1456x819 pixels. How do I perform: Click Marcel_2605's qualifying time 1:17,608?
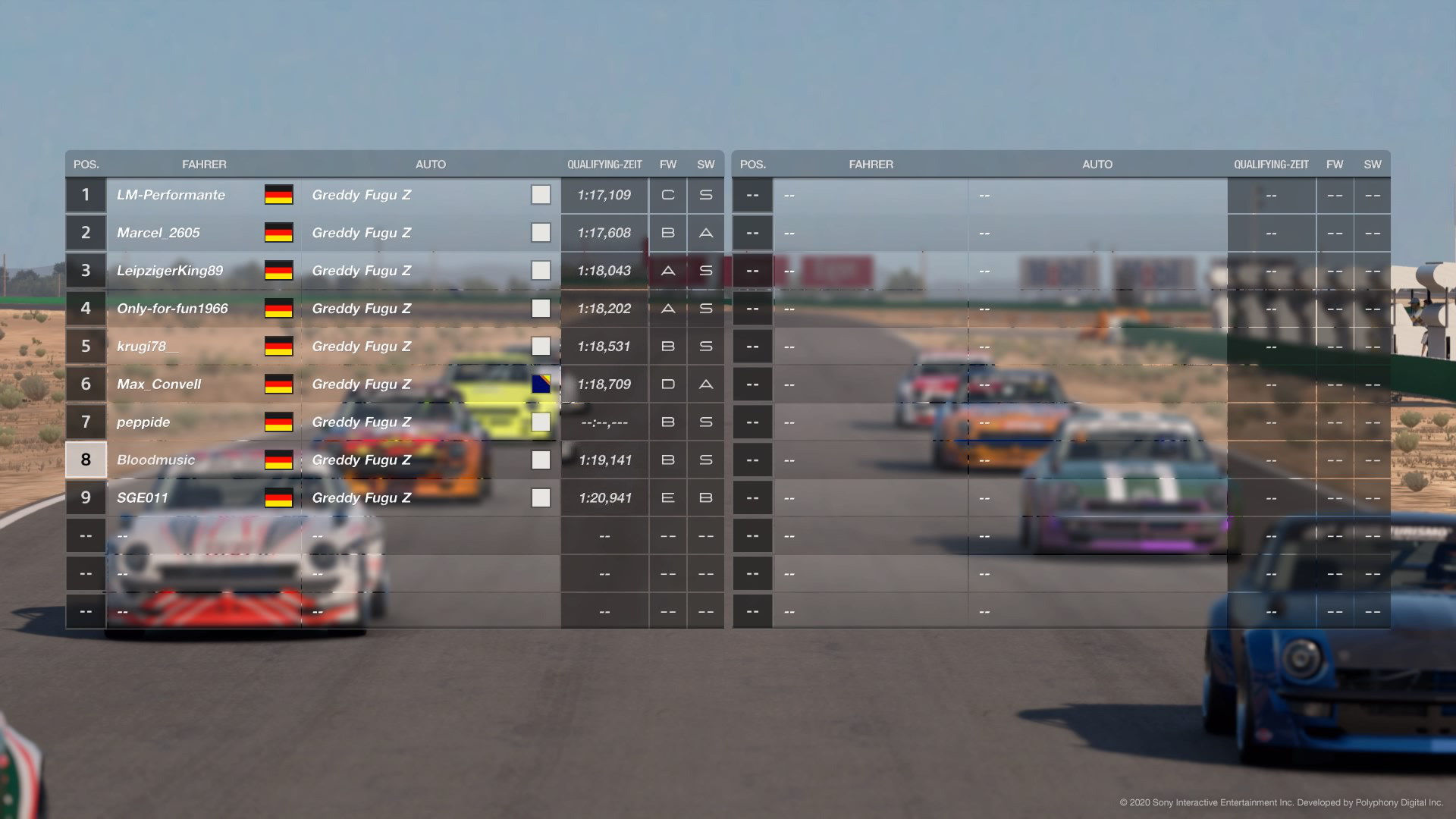[604, 233]
